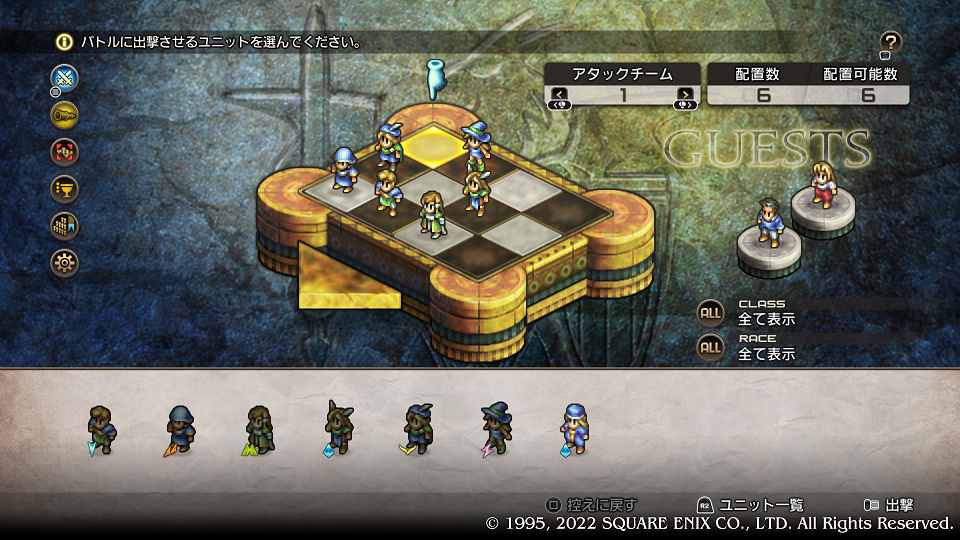
Task: Click the red formation sidebar icon
Action: click(x=64, y=152)
